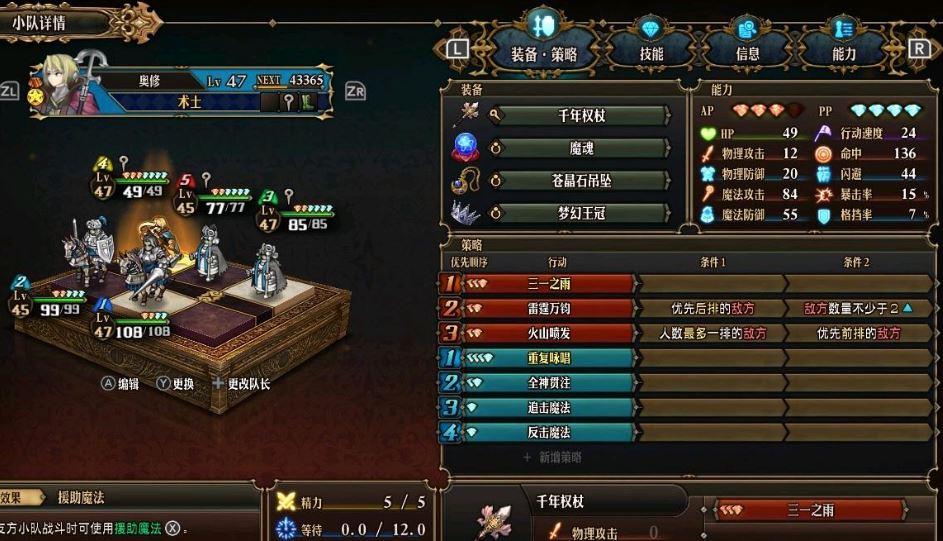
Task: Choose the 魔魂 equipment slot
Action: click(x=580, y=148)
